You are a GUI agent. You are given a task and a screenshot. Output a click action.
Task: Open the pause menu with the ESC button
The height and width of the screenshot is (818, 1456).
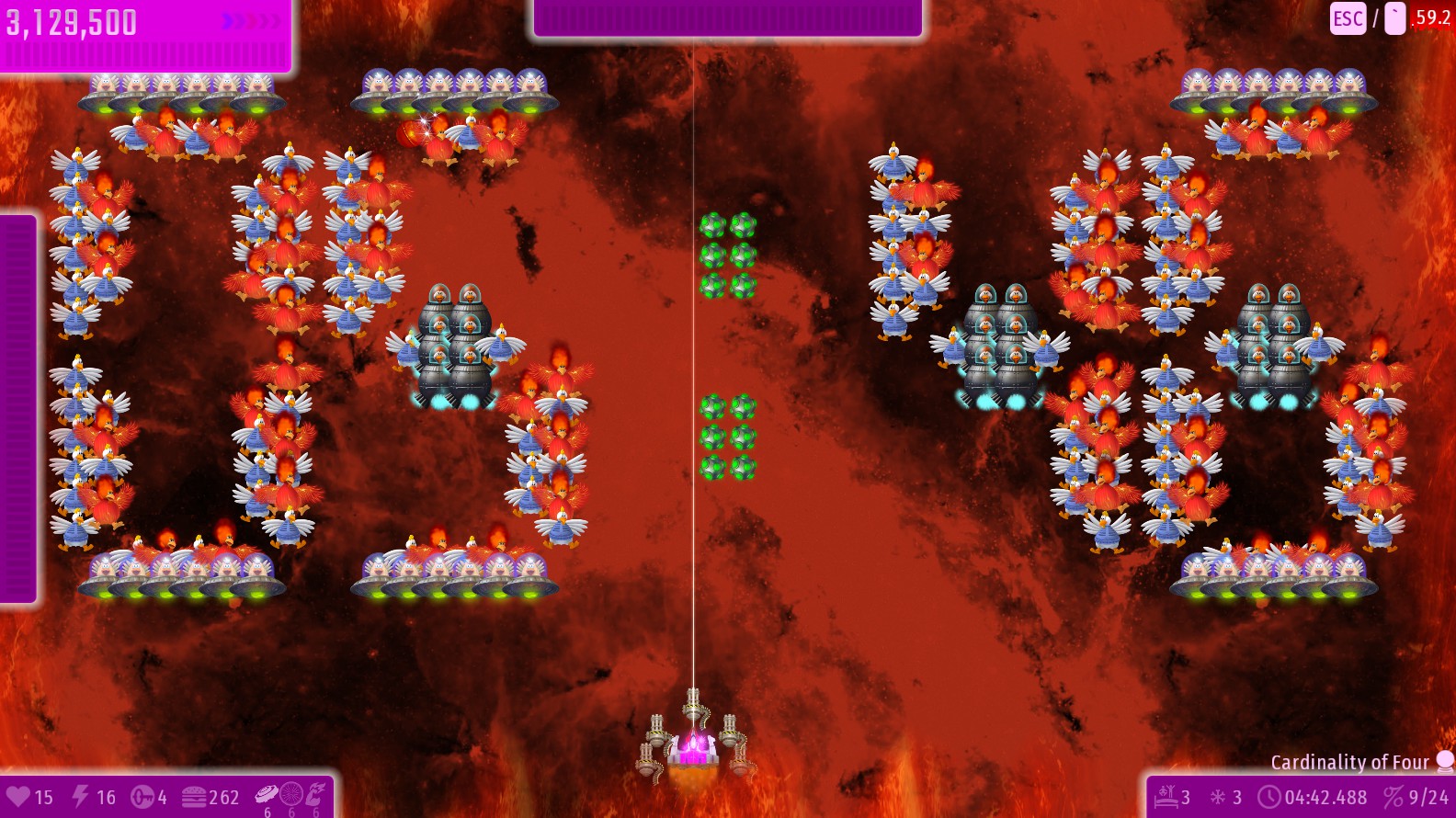1348,18
